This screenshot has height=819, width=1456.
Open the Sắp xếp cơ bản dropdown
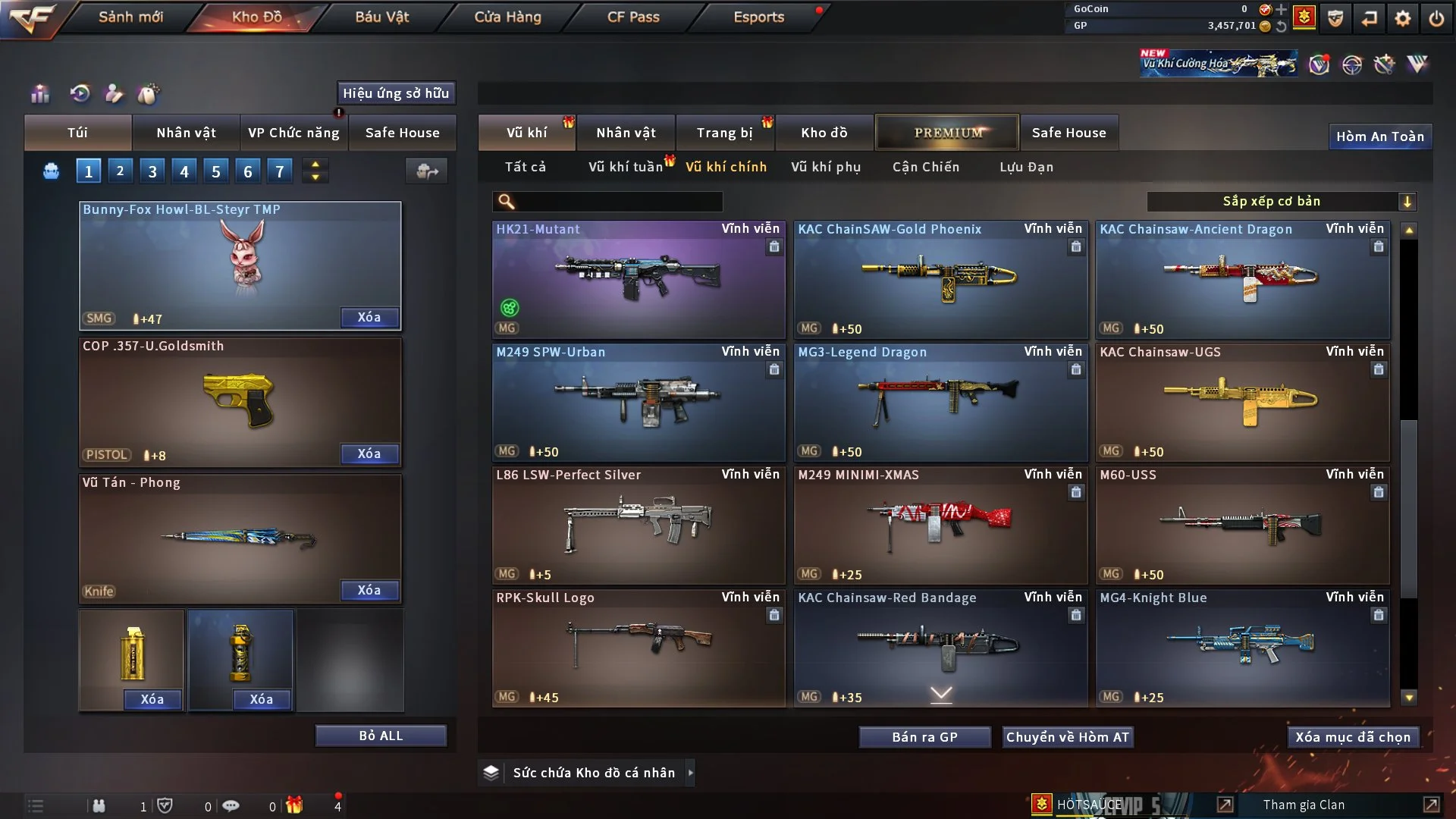pyautogui.click(x=1281, y=202)
